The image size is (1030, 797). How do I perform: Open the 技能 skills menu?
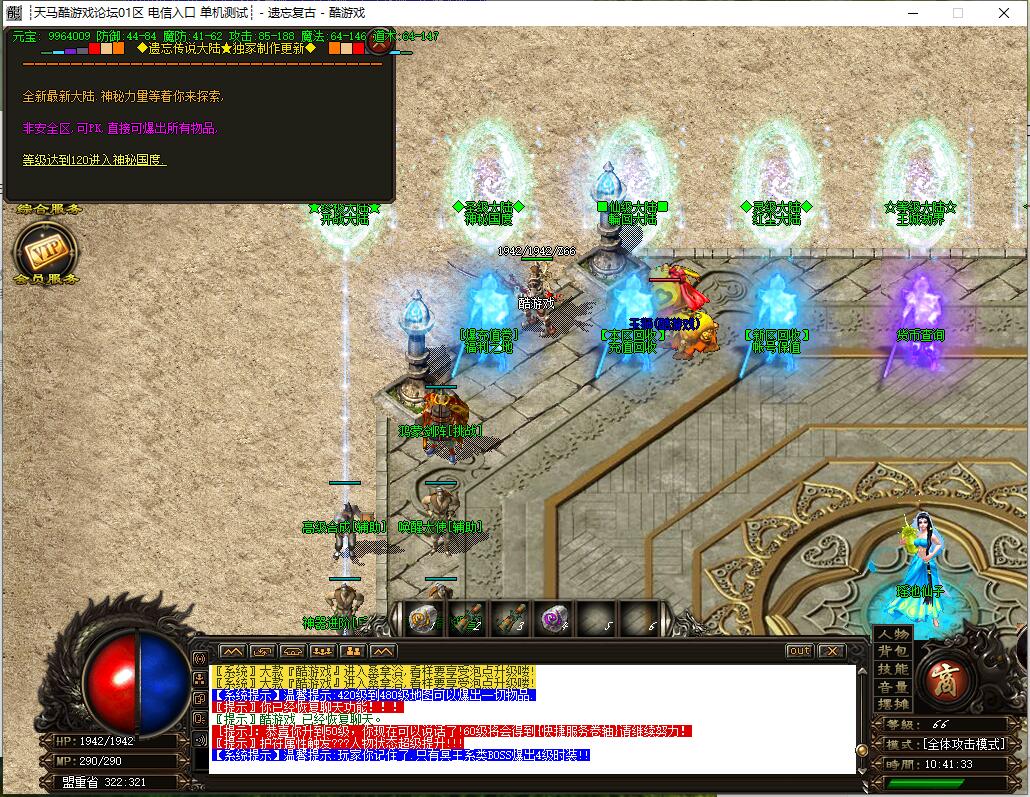pos(893,669)
